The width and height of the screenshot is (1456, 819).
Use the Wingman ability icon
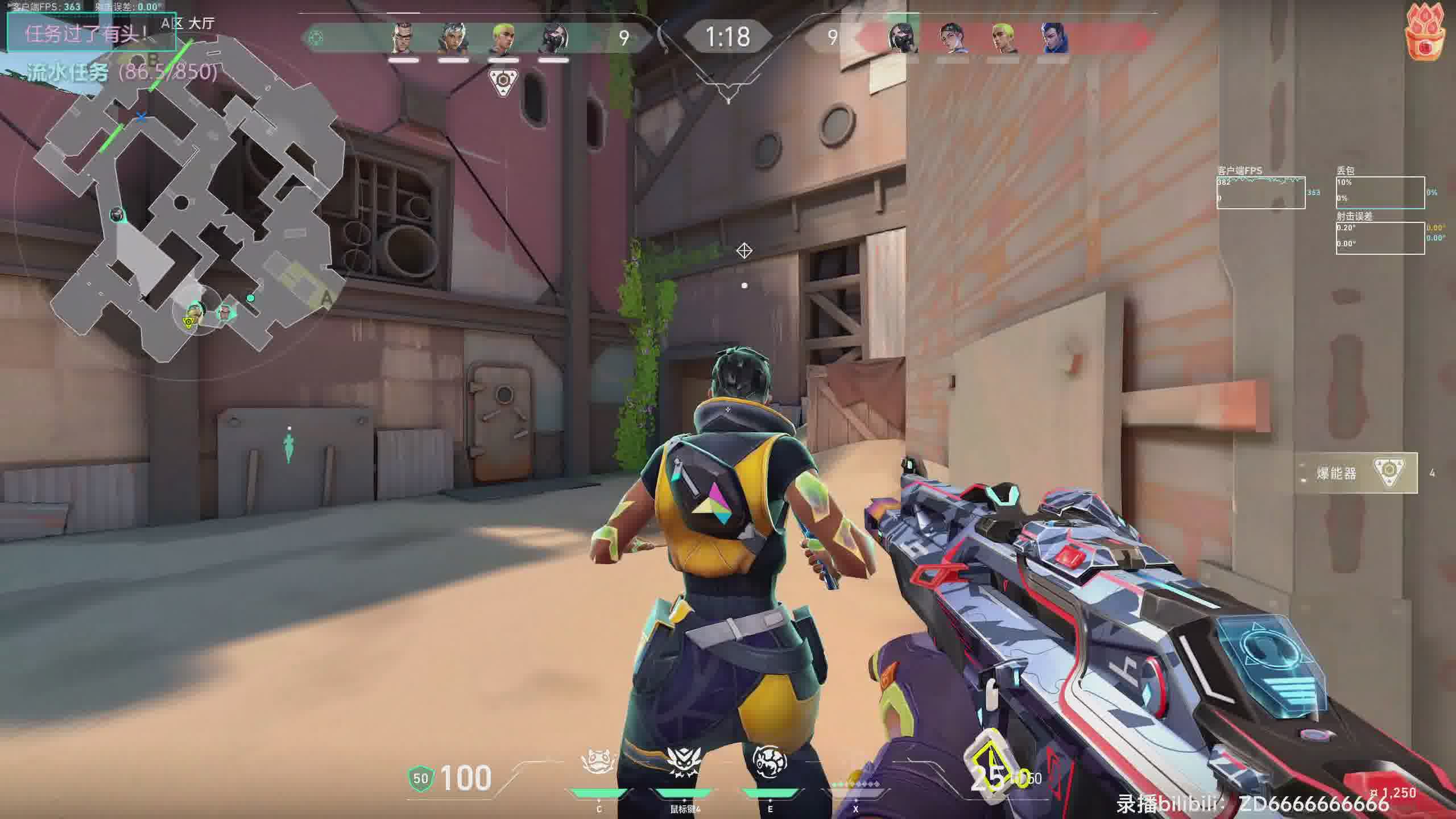point(683,762)
